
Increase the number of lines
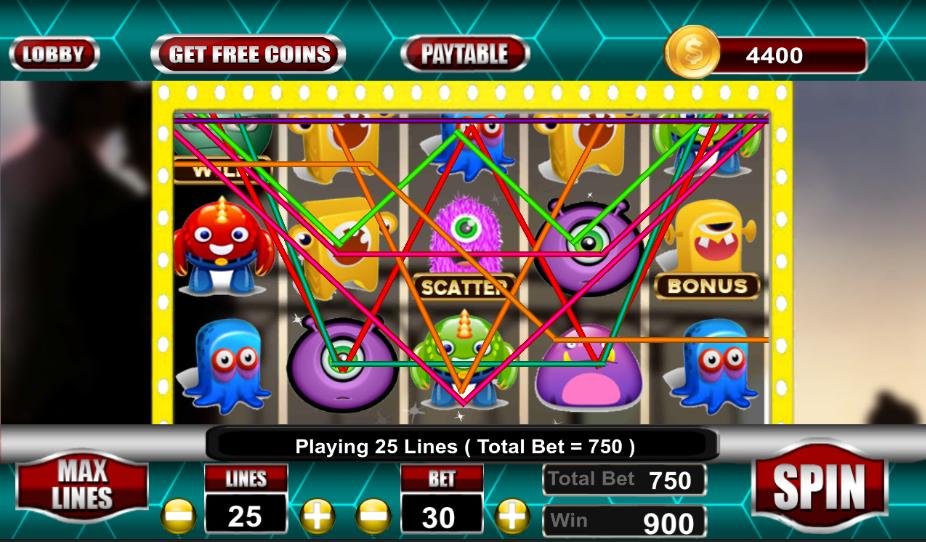click(315, 516)
